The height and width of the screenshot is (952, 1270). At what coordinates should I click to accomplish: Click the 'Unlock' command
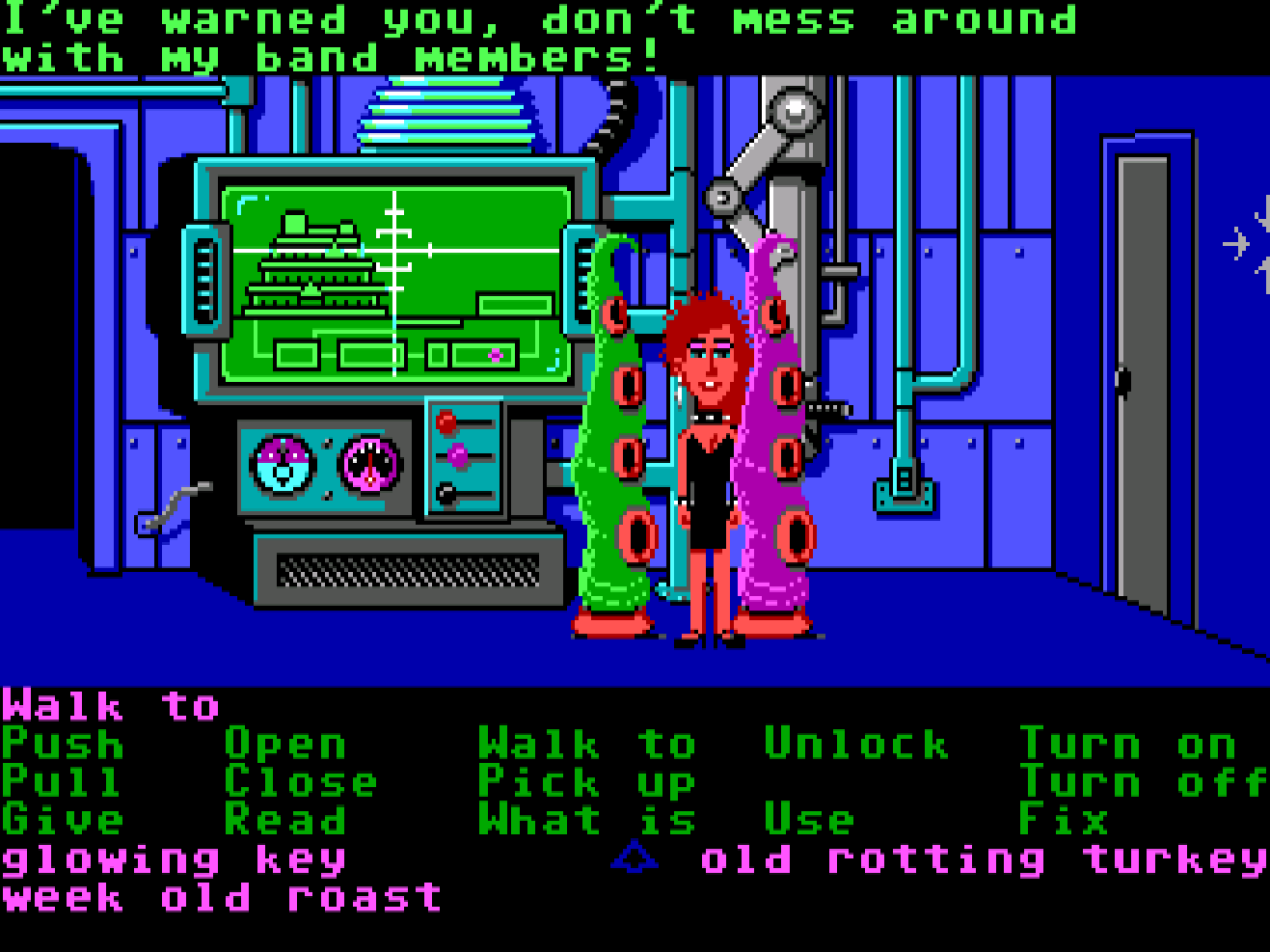(x=853, y=743)
